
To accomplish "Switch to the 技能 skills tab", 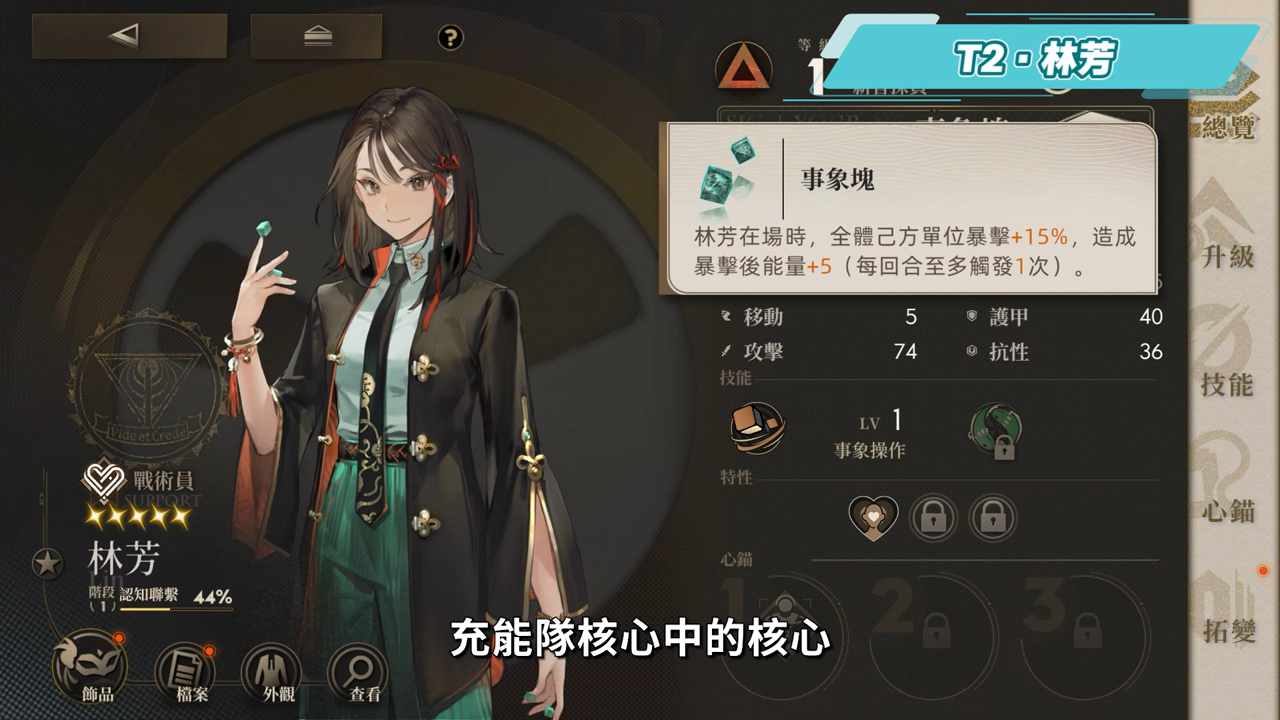I will coord(1228,362).
